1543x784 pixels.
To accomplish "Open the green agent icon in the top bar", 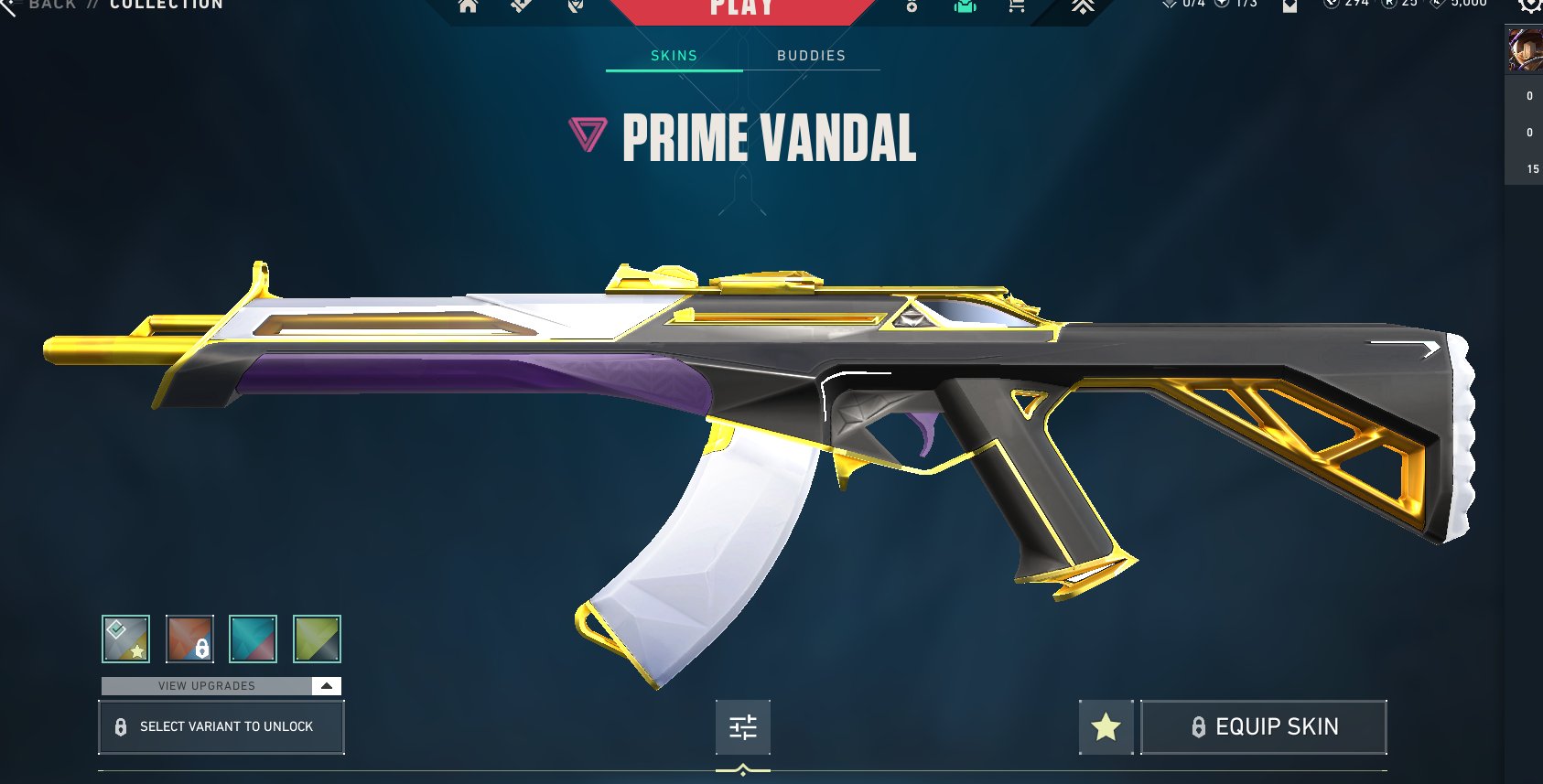I will pos(965,6).
